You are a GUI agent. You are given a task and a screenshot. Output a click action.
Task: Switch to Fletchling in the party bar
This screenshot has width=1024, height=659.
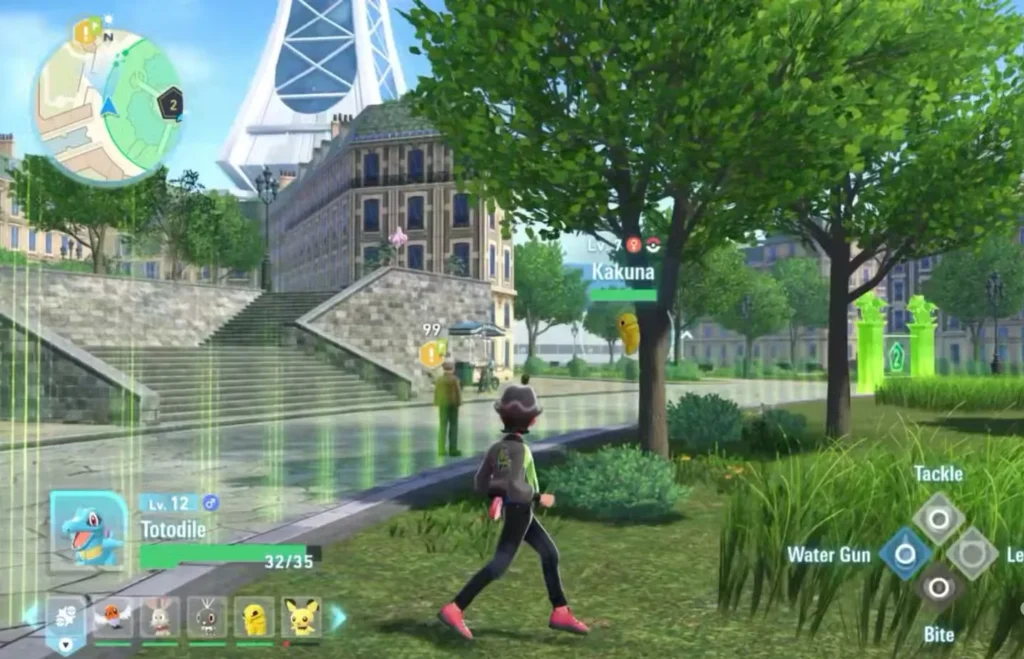tap(113, 617)
